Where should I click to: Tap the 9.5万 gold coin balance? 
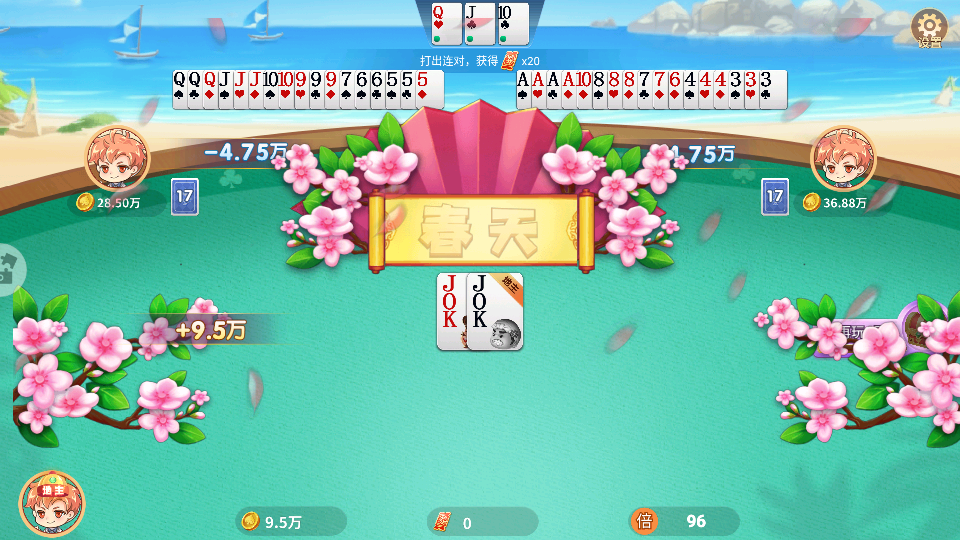click(x=291, y=521)
